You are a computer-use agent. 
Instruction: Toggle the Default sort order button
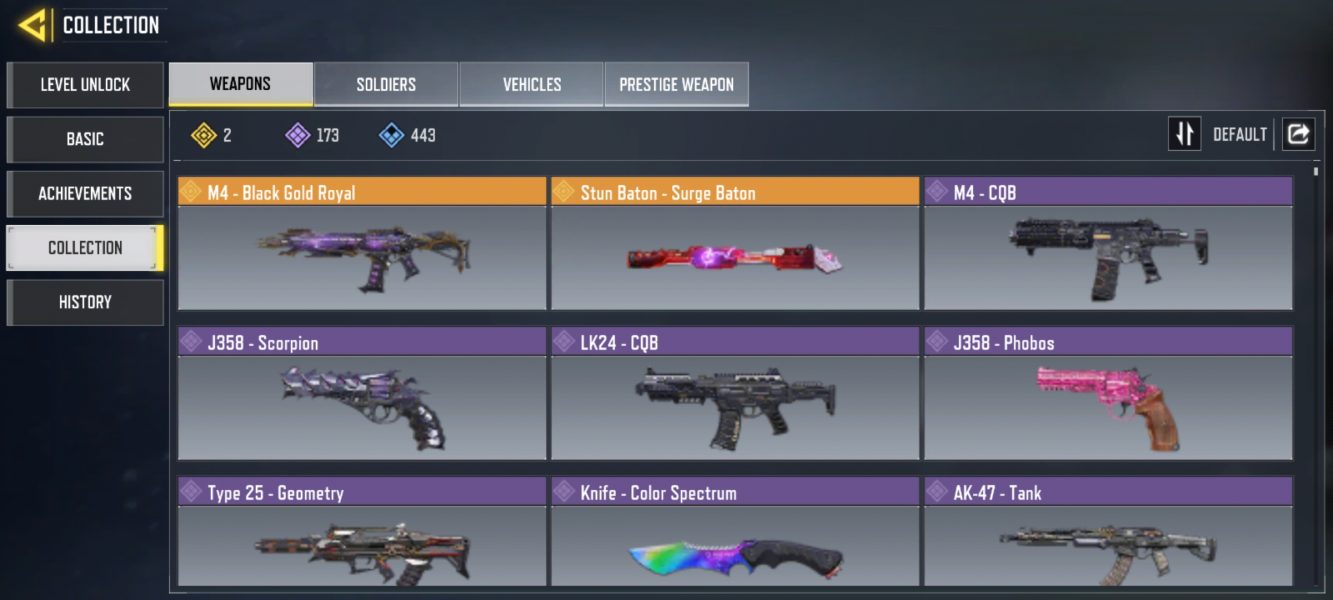coord(1185,134)
